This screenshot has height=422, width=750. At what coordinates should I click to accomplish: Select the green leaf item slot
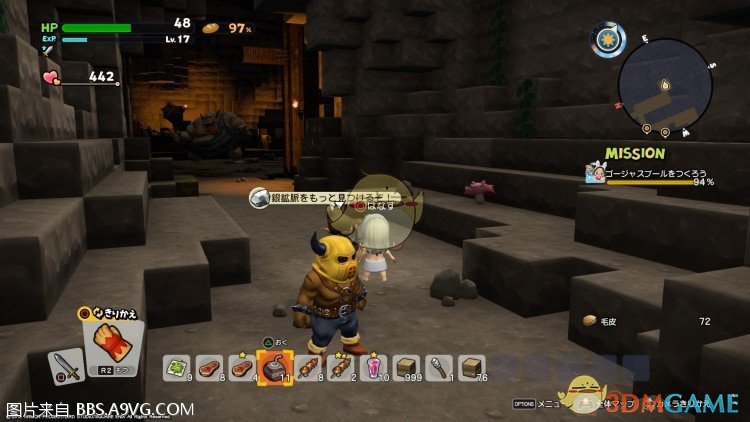(x=180, y=368)
